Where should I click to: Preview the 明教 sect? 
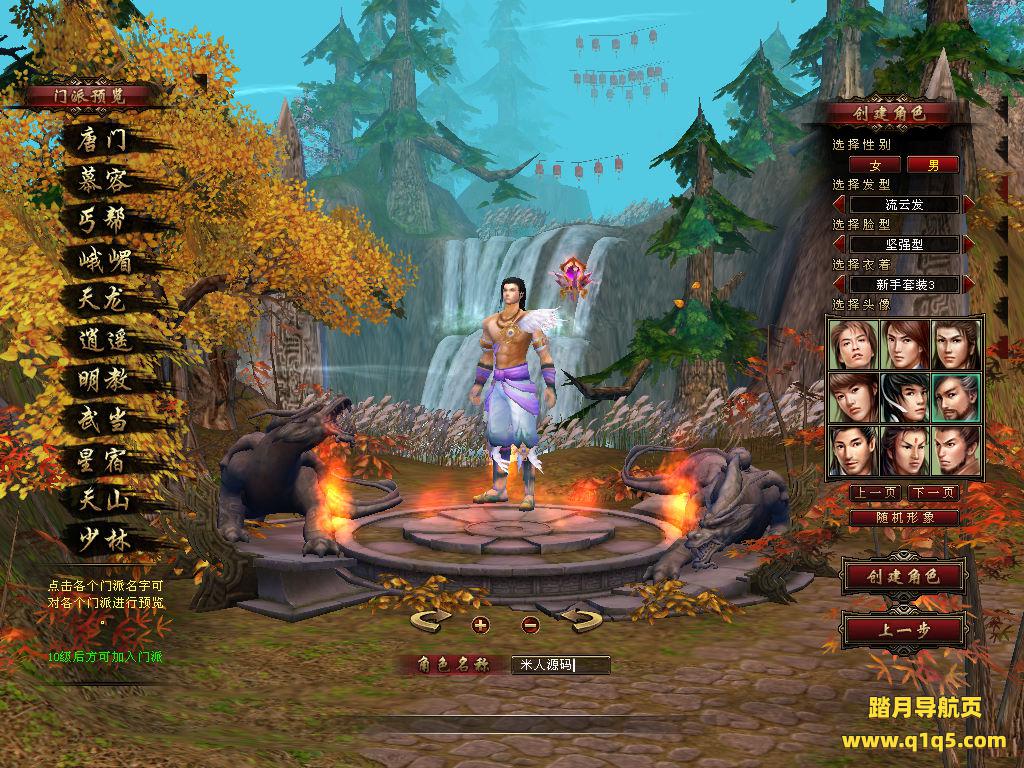point(104,379)
